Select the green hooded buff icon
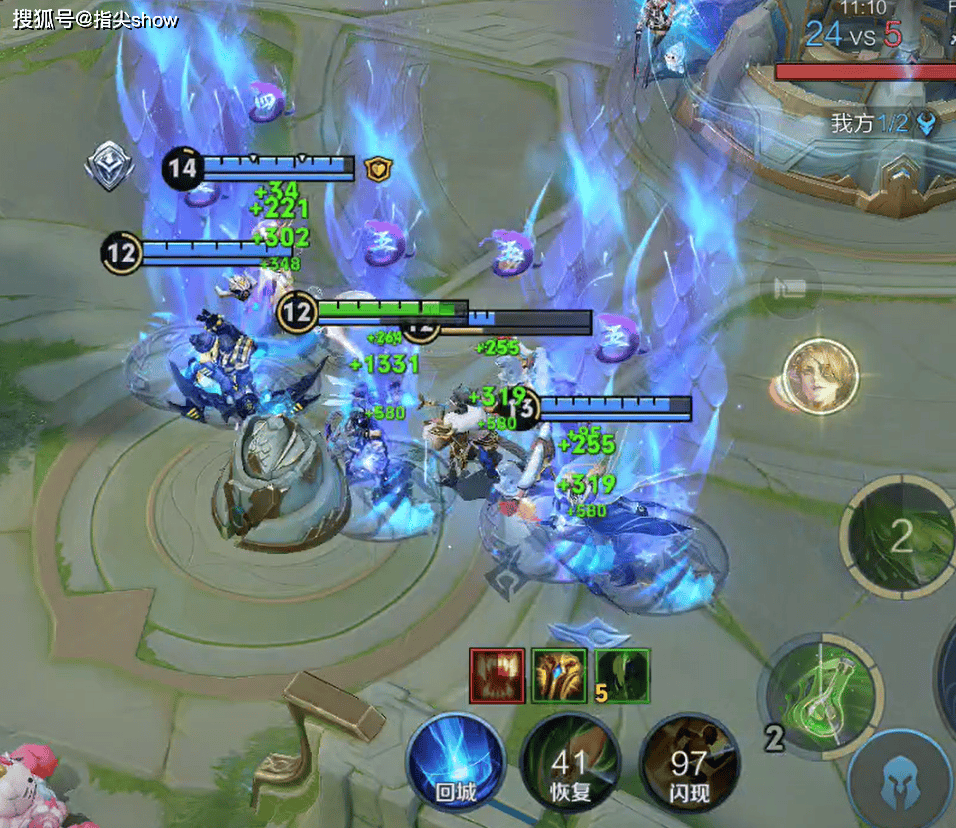Screen dimensions: 956x828 622,676
